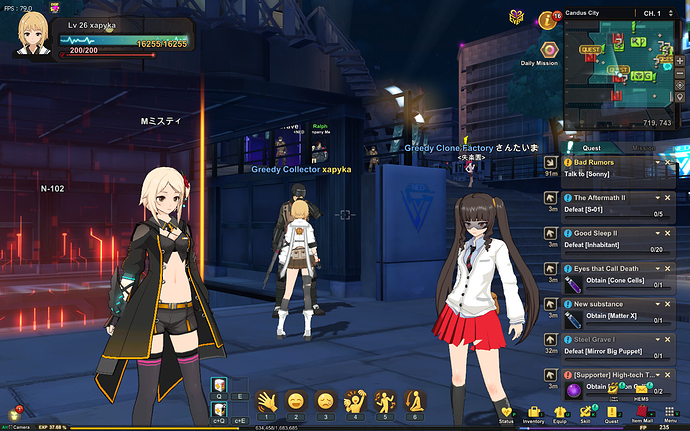This screenshot has height=431, width=690.
Task: Click the player portrait avatar
Action: click(x=34, y=32)
